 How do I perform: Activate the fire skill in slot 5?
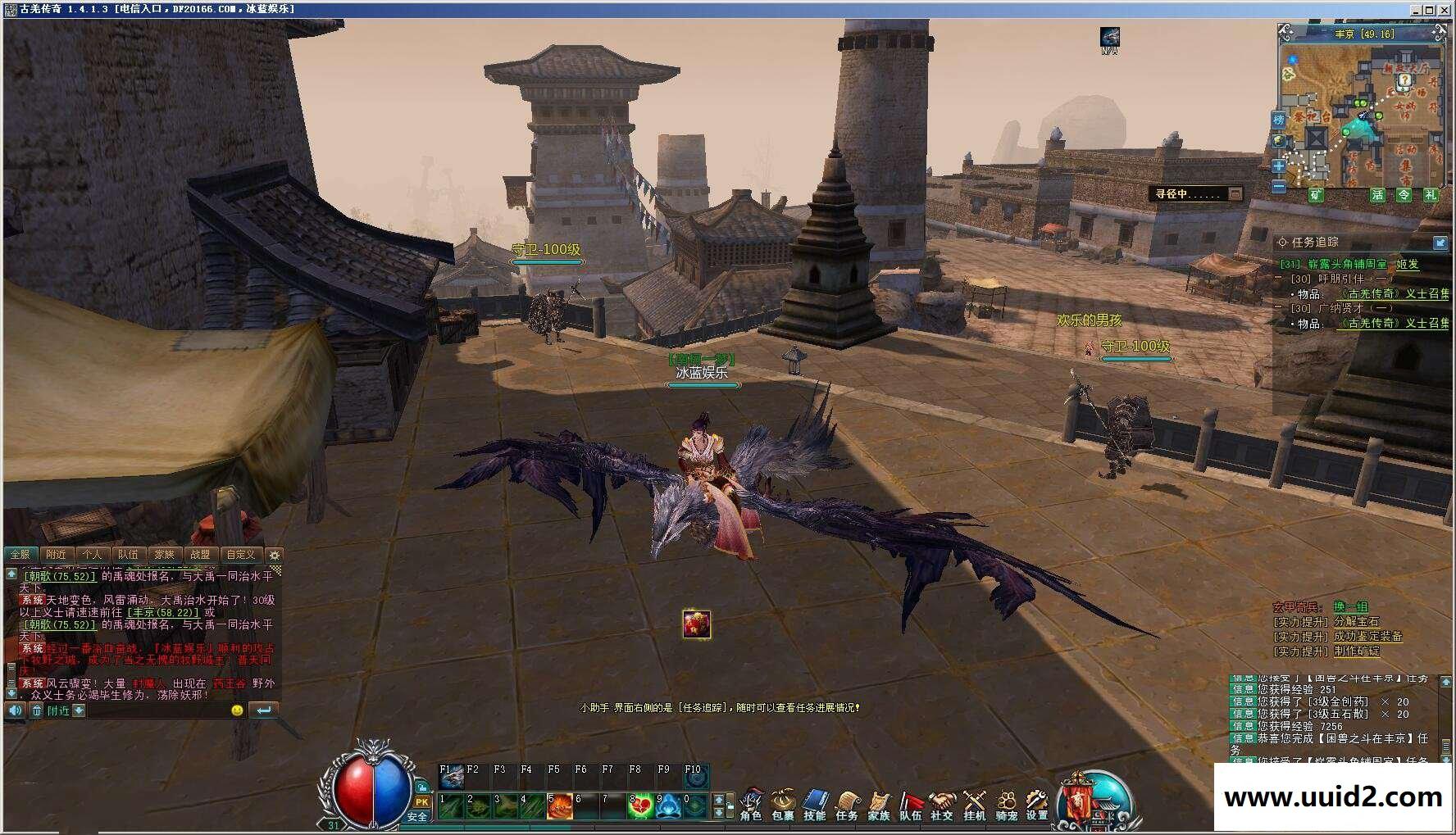point(560,806)
